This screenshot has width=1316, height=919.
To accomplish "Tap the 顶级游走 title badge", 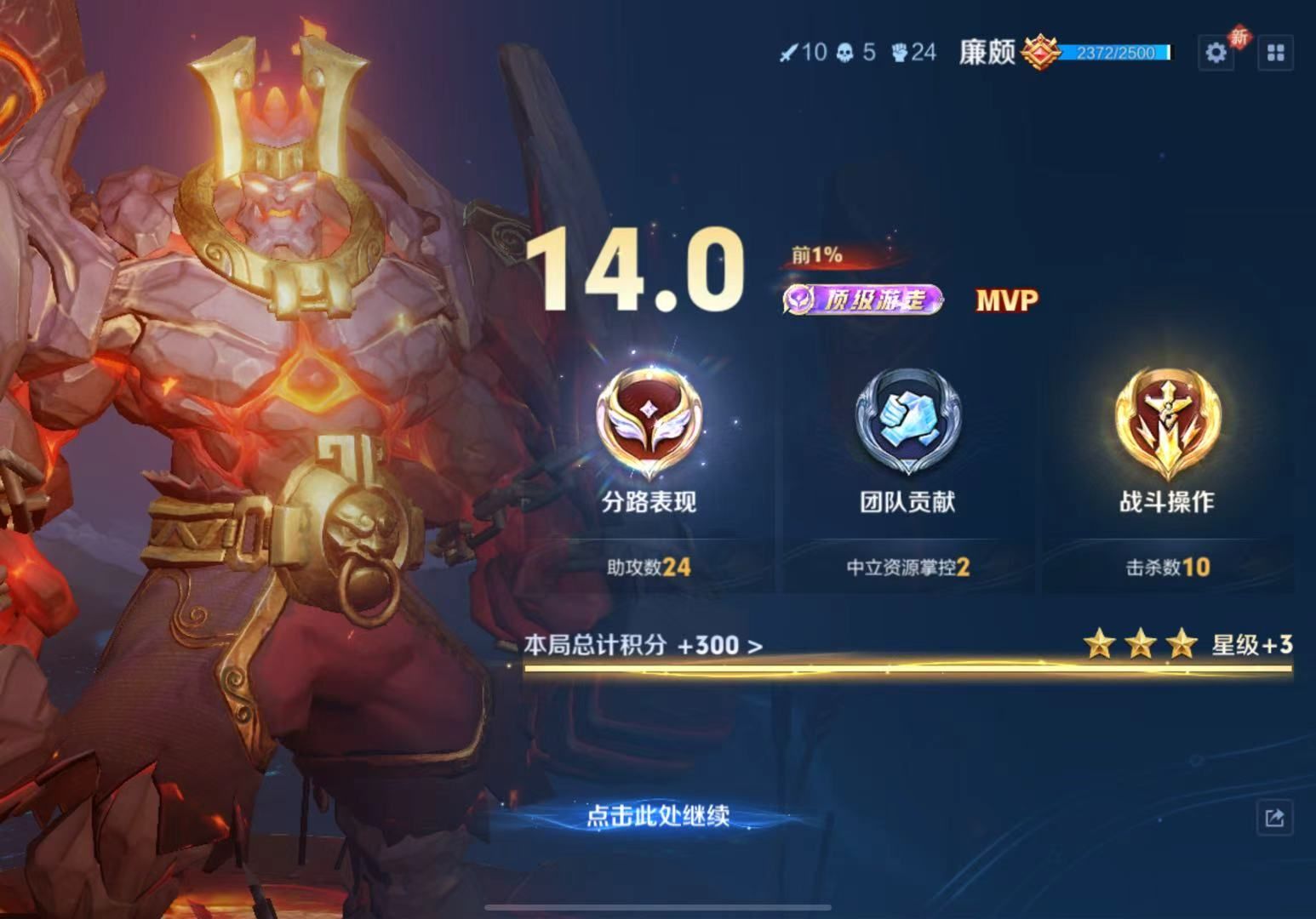I will coord(862,300).
